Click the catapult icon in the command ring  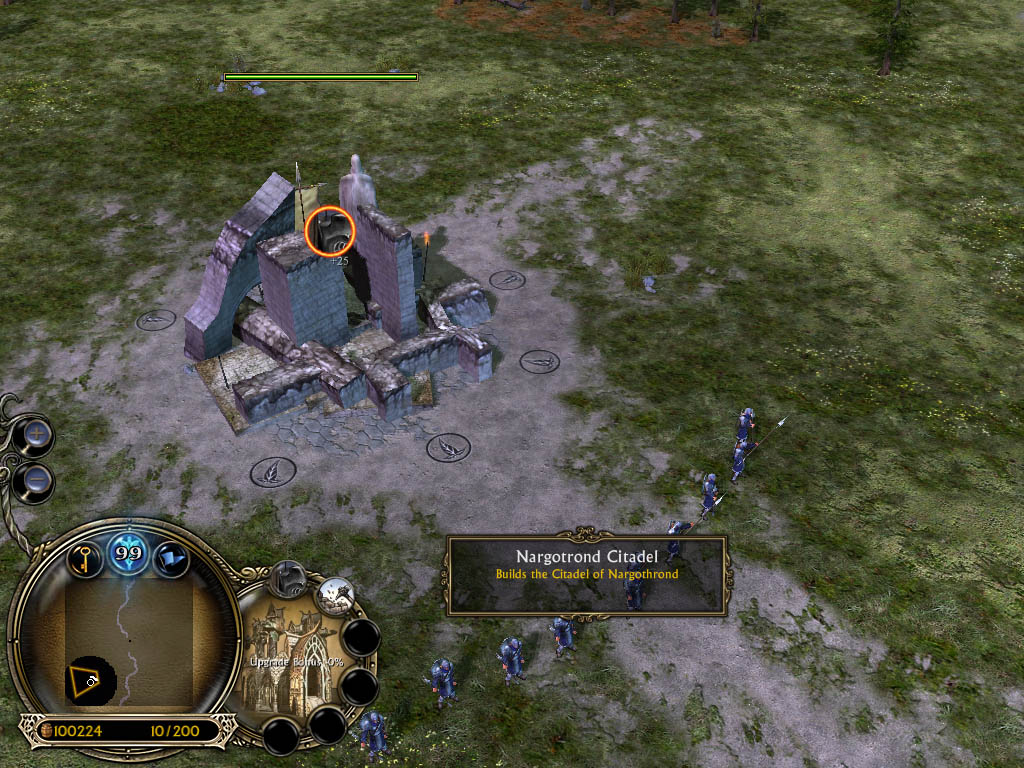pyautogui.click(x=334, y=597)
